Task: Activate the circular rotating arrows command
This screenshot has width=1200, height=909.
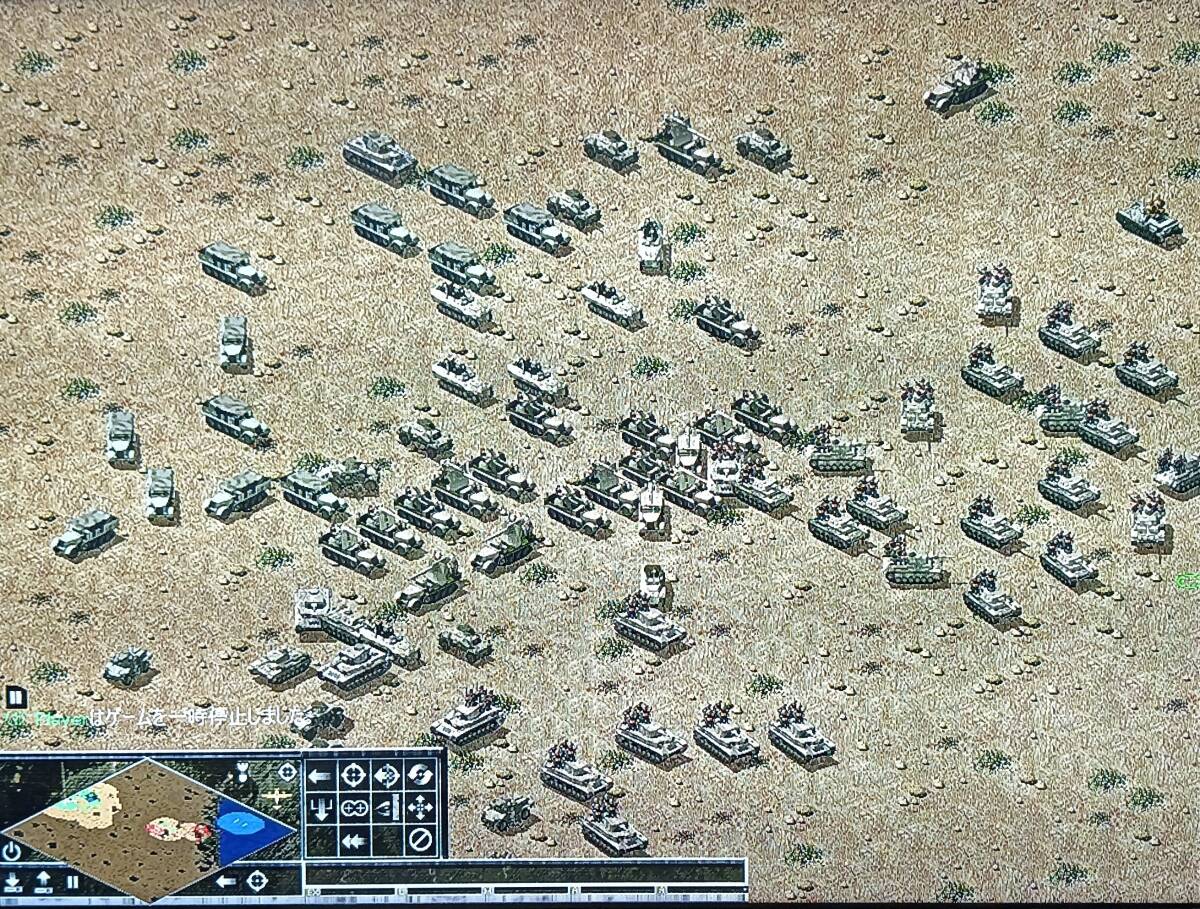Action: 421,775
